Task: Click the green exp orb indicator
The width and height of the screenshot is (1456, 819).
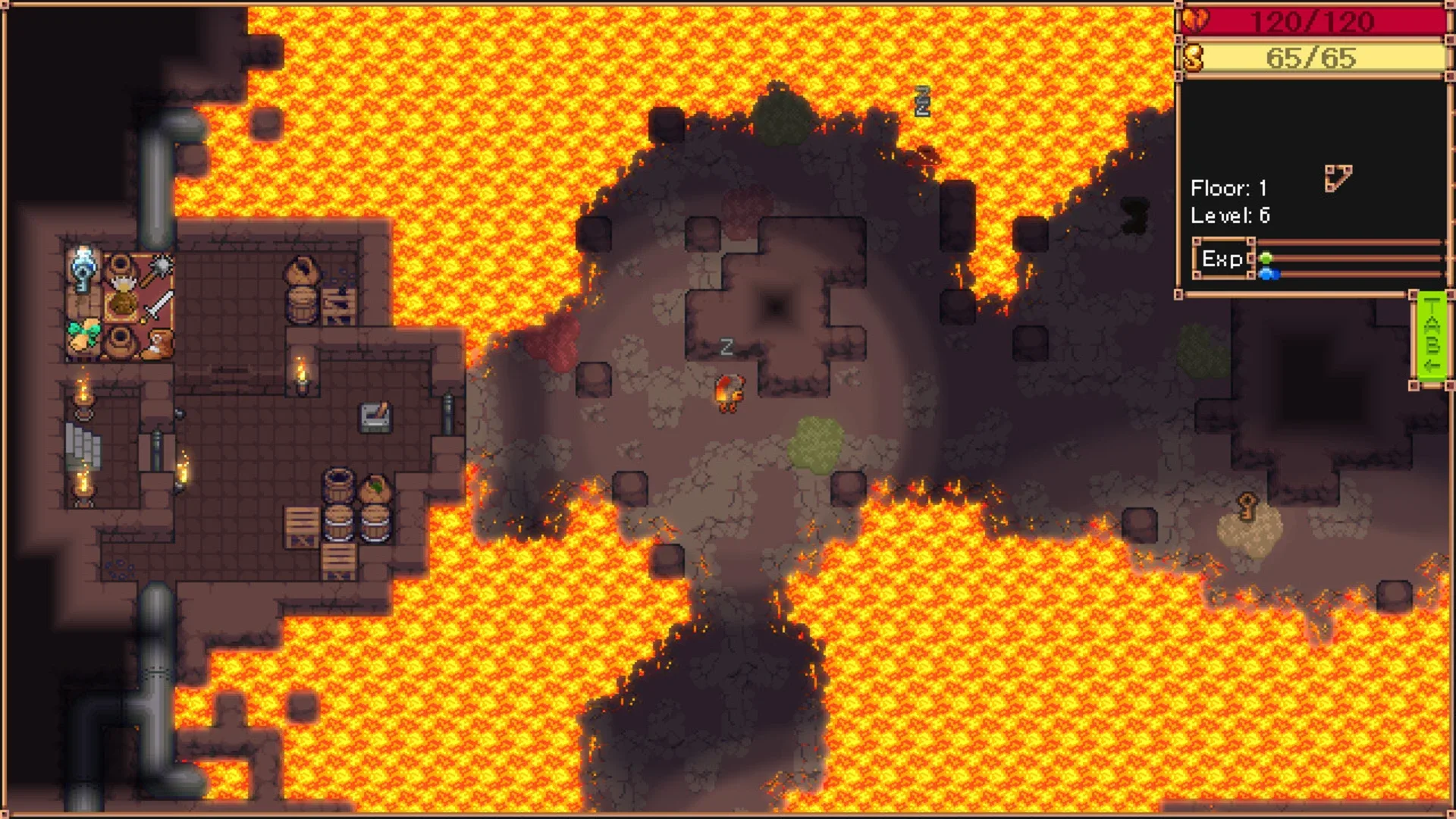Action: (x=1266, y=258)
